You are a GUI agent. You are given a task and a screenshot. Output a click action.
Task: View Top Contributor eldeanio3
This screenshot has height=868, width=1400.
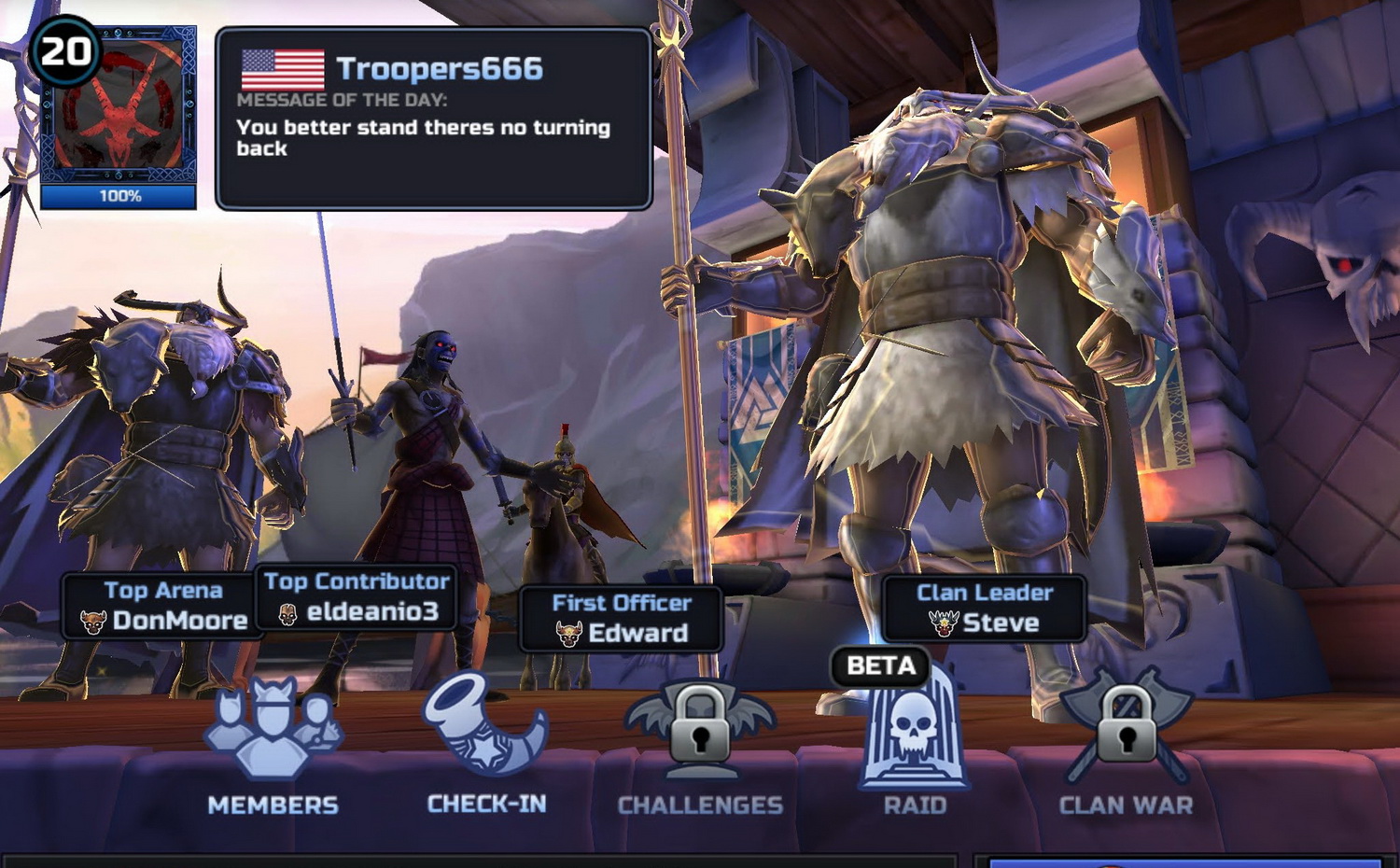[357, 597]
